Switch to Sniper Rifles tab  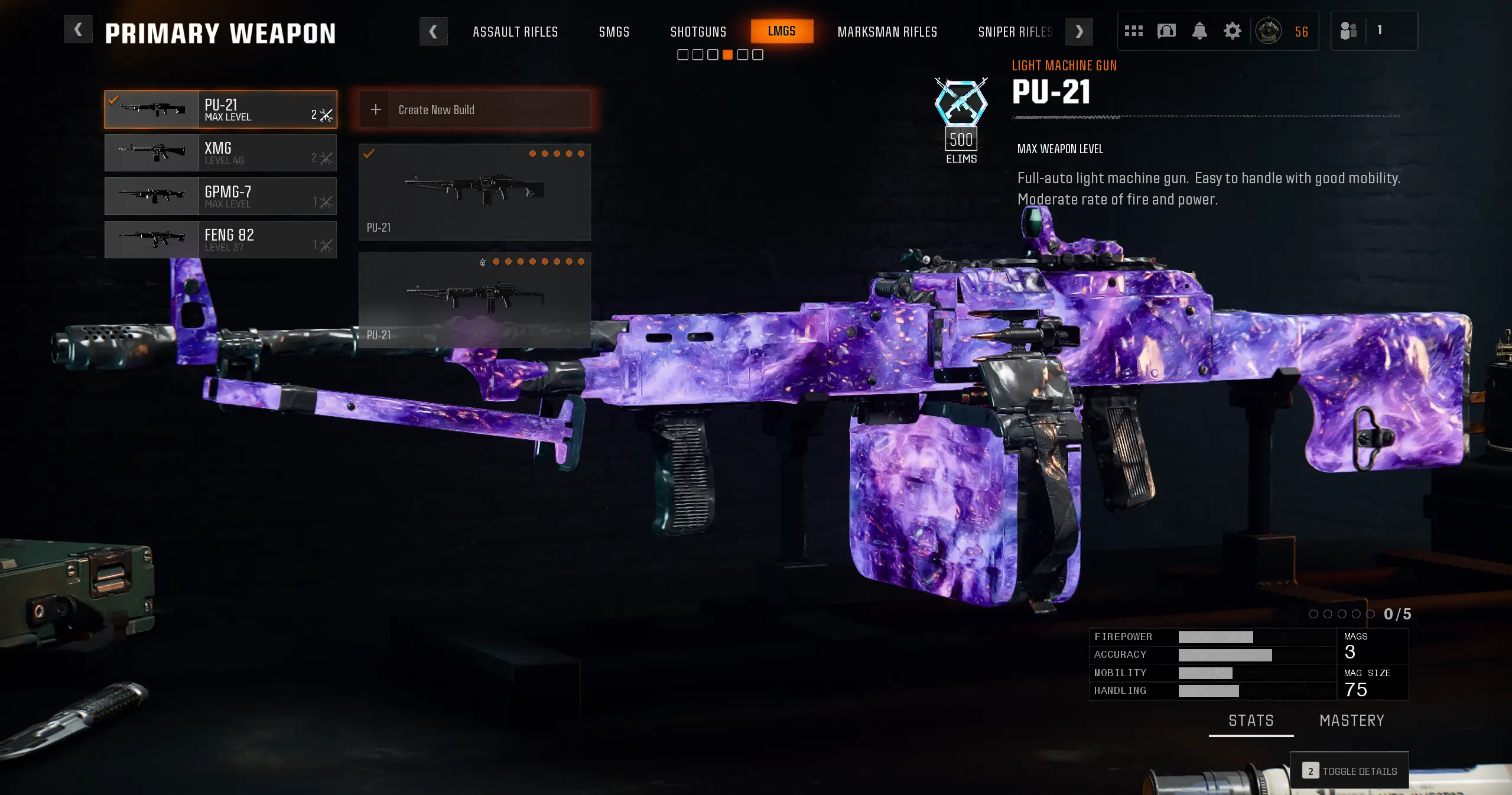click(1014, 32)
